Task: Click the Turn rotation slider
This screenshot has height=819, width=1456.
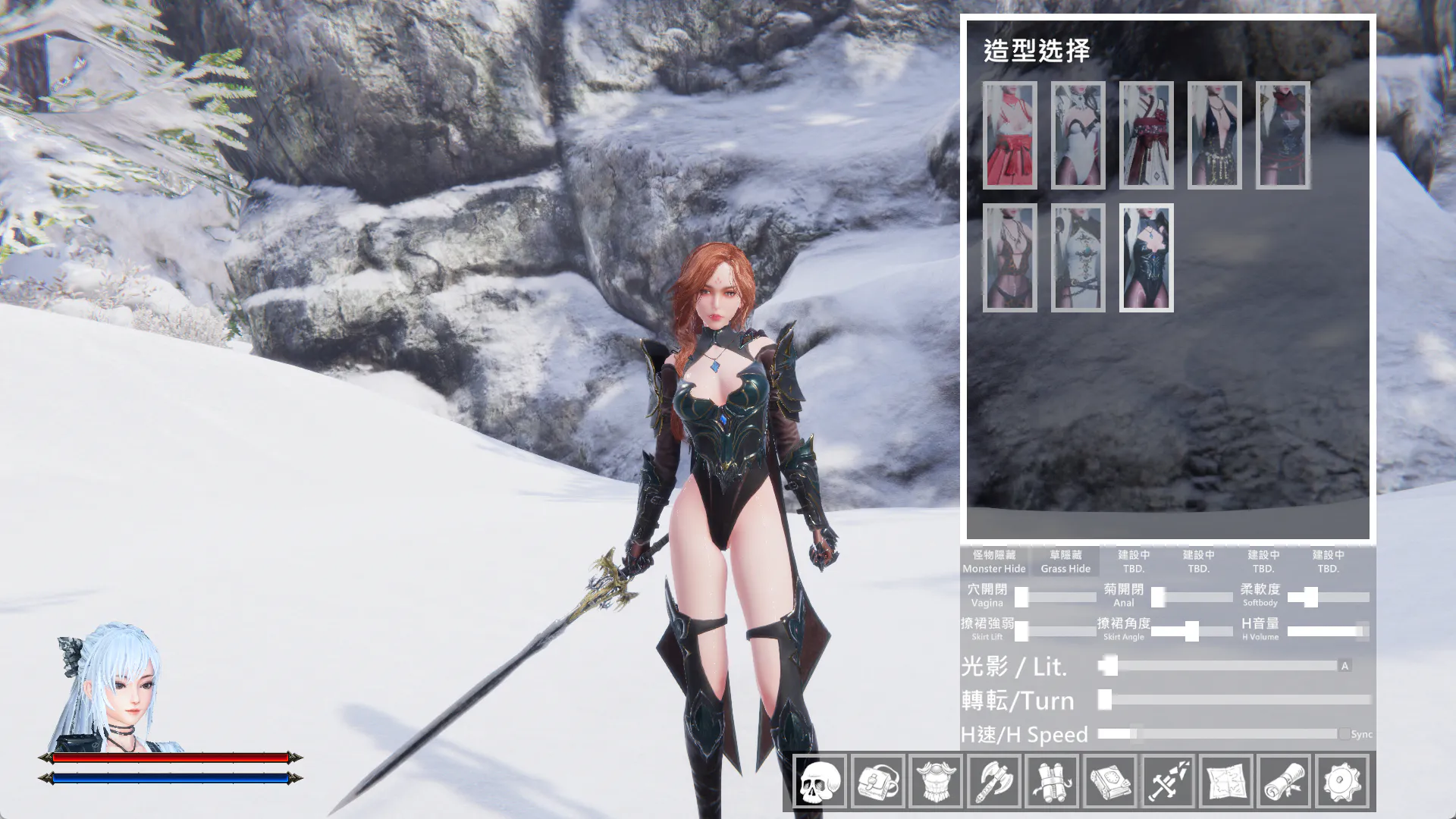Action: [1236, 700]
